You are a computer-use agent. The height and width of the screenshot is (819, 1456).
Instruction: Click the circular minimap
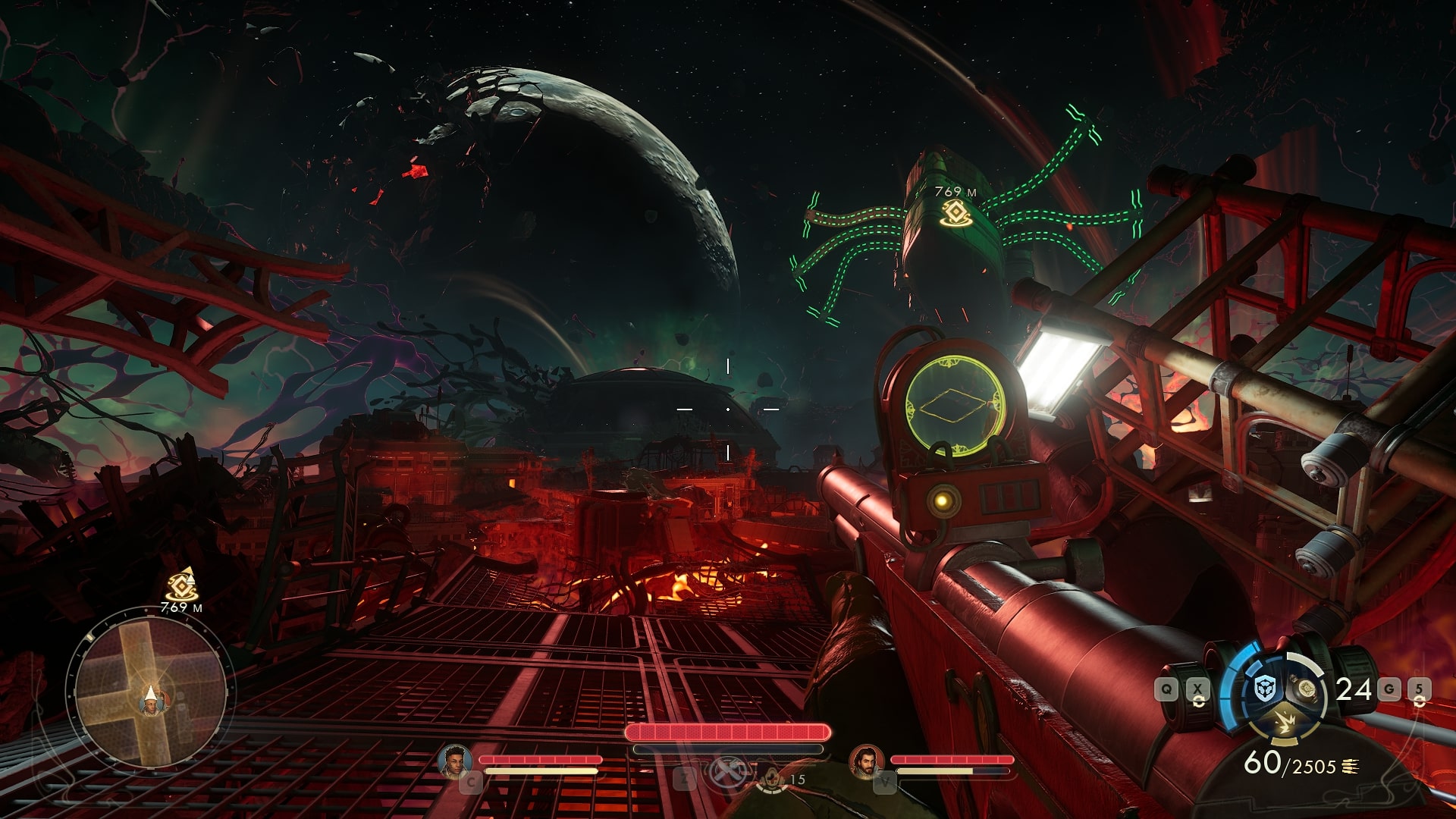[x=150, y=691]
